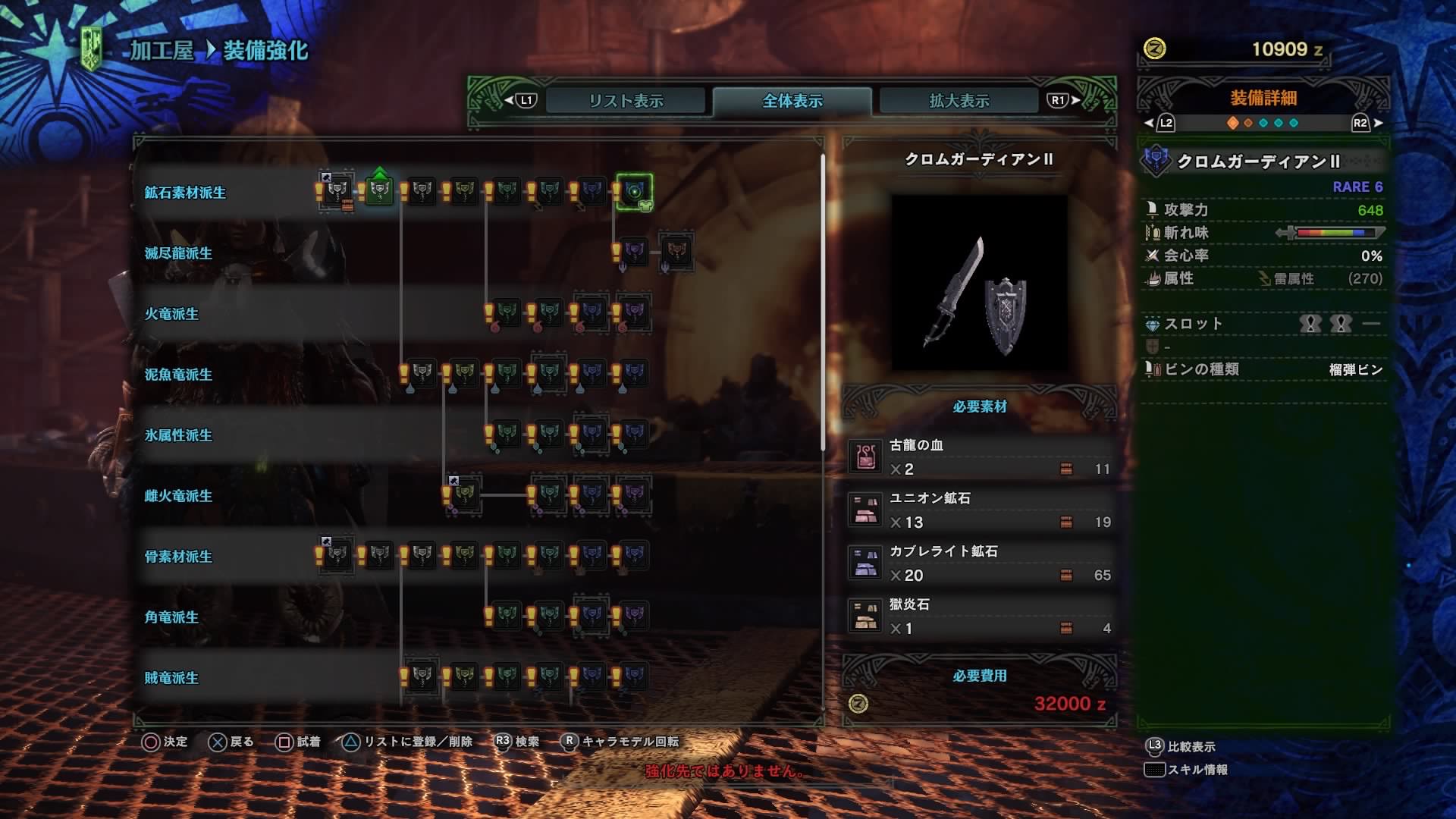Click the zenny coin icon next to 必要費用
The width and height of the screenshot is (1456, 819).
(x=858, y=701)
